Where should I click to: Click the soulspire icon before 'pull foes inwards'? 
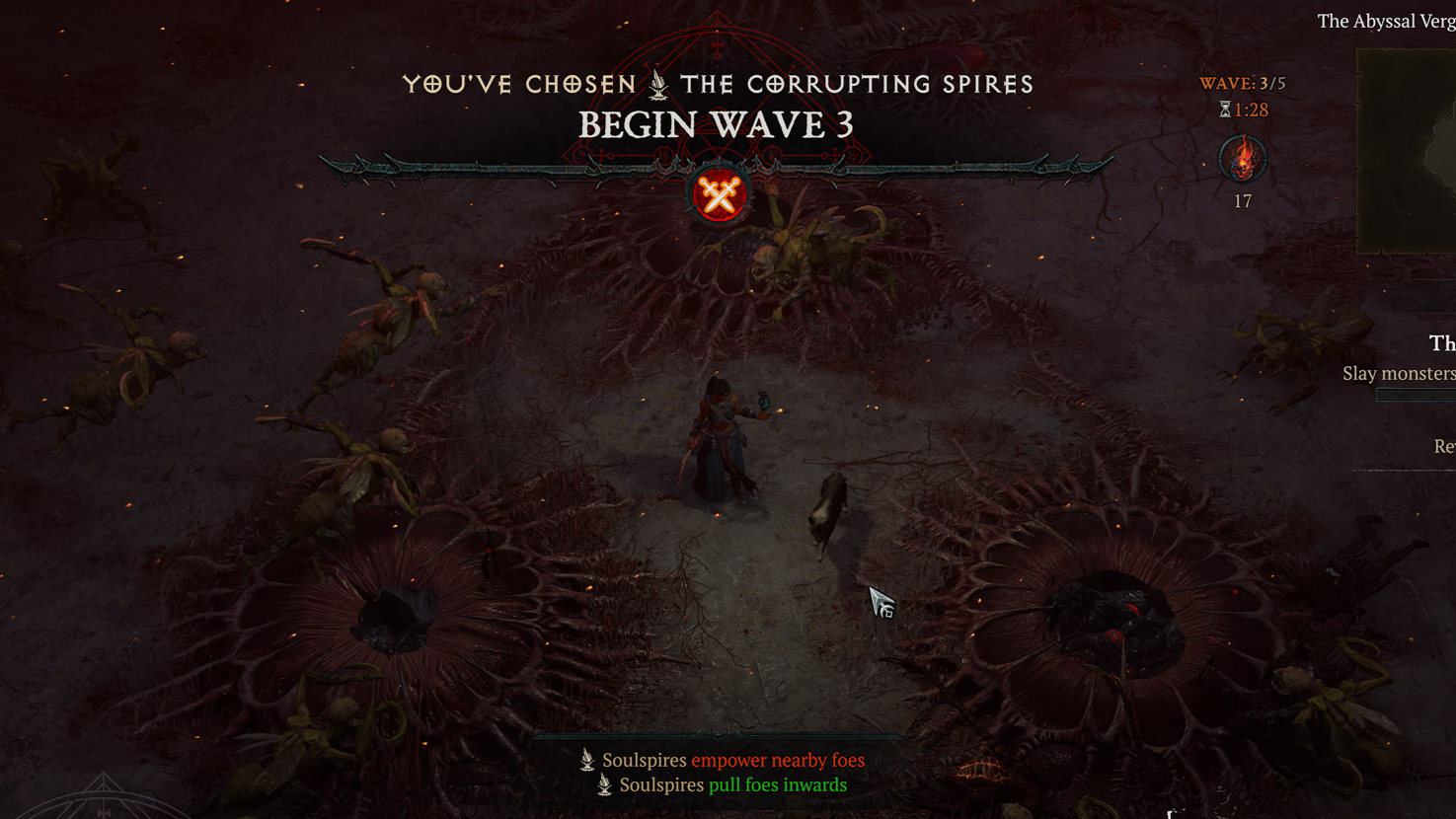pyautogui.click(x=602, y=783)
